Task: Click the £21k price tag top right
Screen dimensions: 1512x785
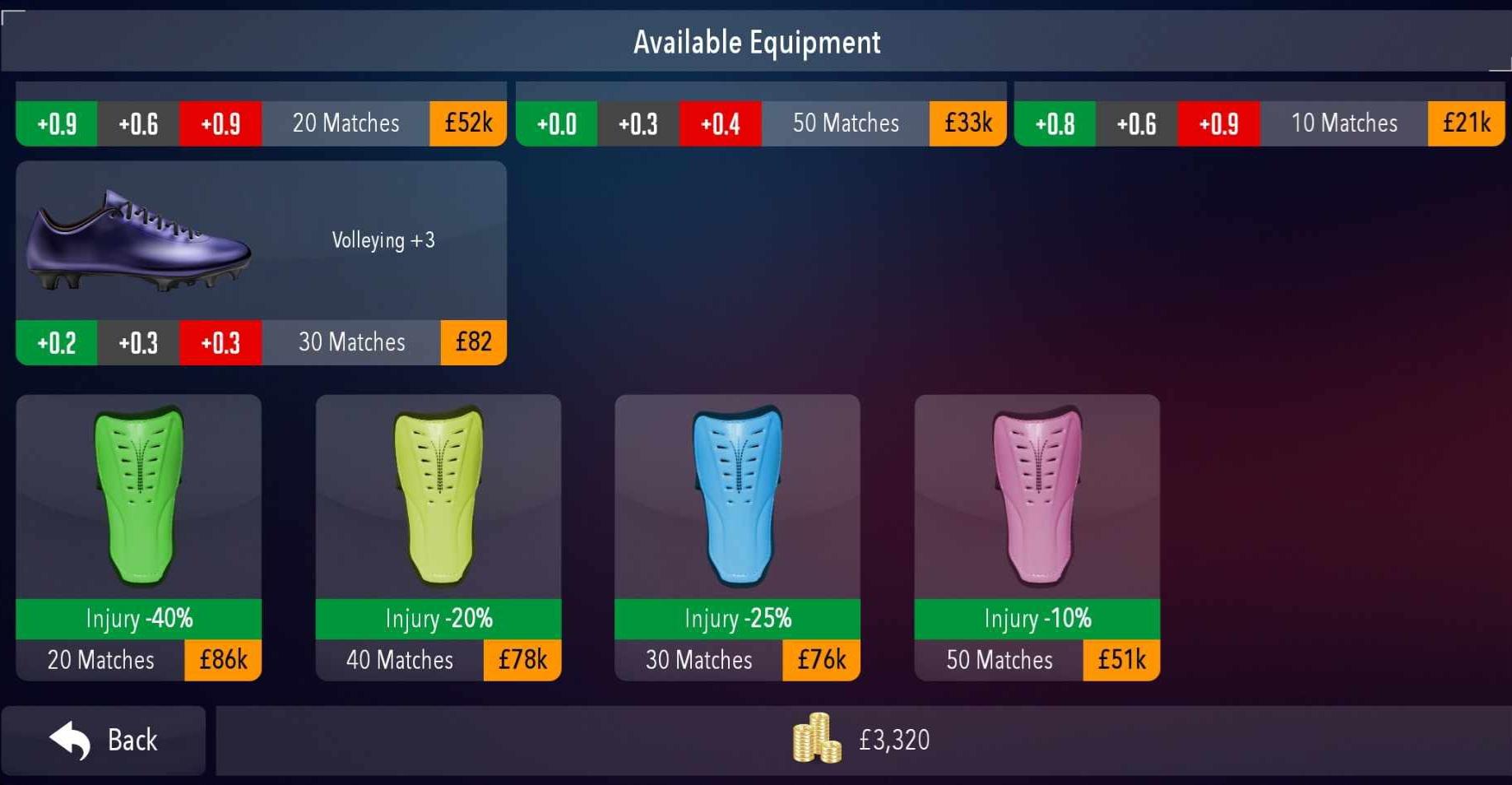Action: click(1466, 123)
